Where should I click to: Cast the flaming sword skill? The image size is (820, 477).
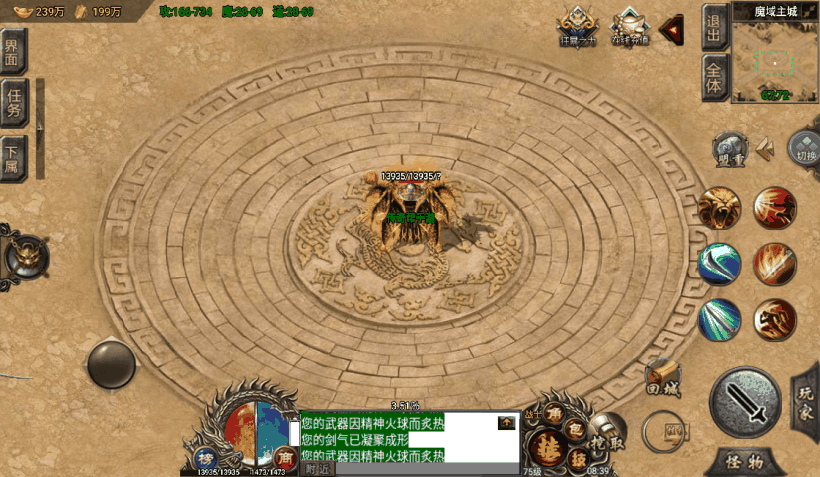coord(775,264)
